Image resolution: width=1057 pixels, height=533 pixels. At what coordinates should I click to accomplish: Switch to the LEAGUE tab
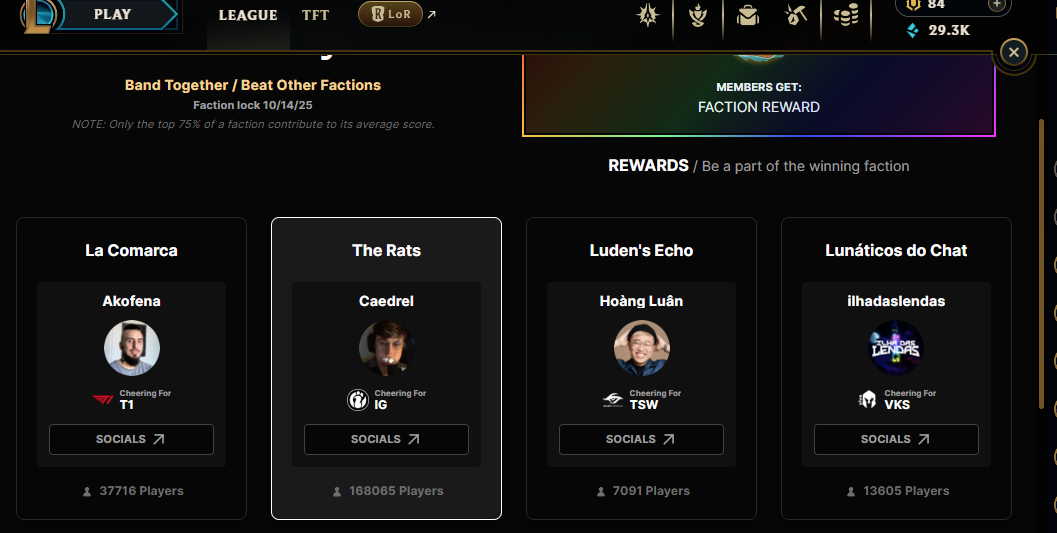click(248, 15)
